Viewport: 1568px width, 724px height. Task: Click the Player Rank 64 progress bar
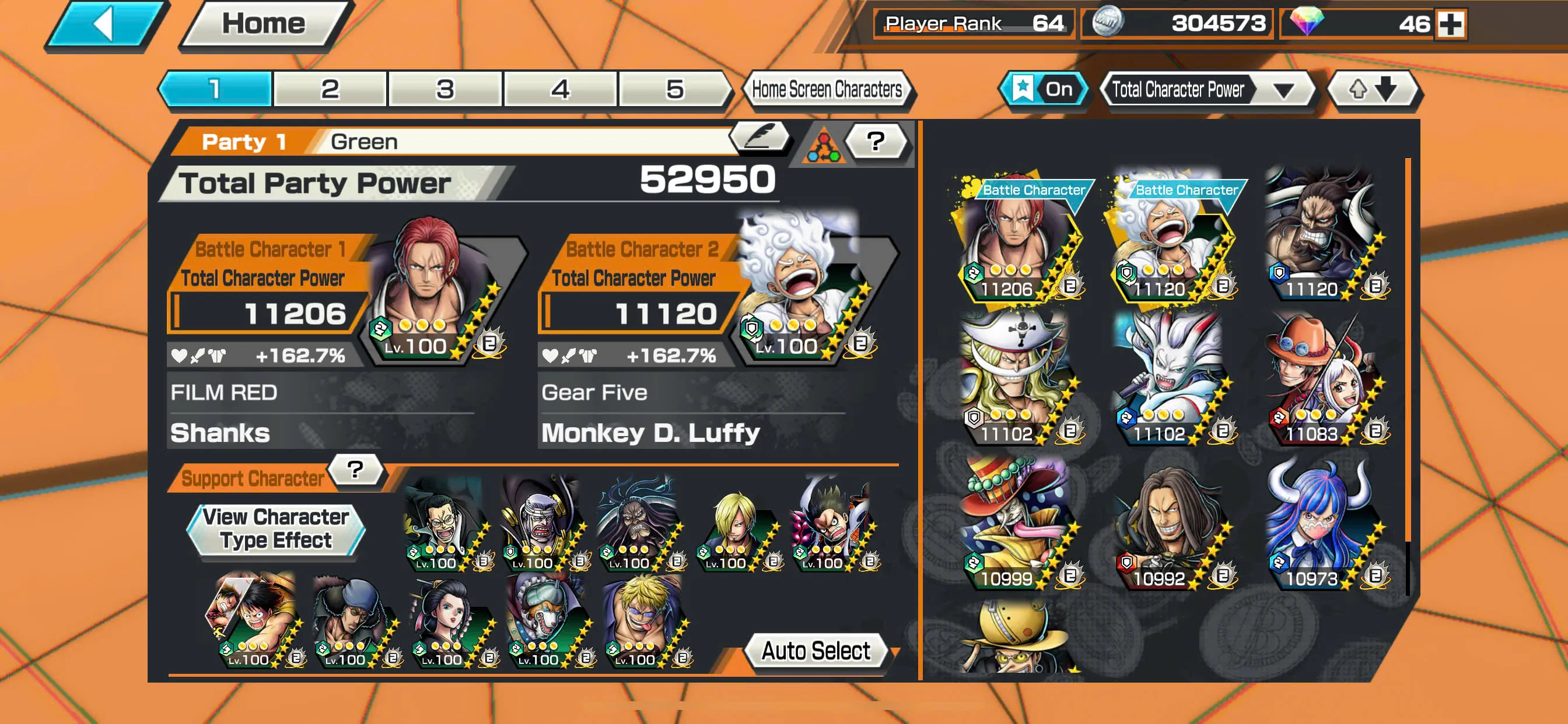[x=974, y=23]
